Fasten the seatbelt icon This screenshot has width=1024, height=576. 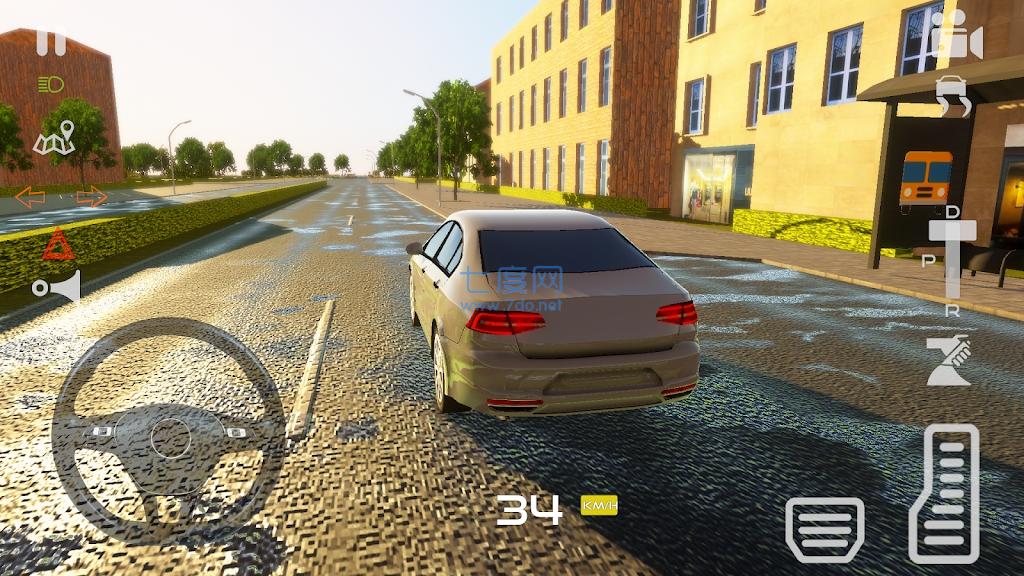947,361
